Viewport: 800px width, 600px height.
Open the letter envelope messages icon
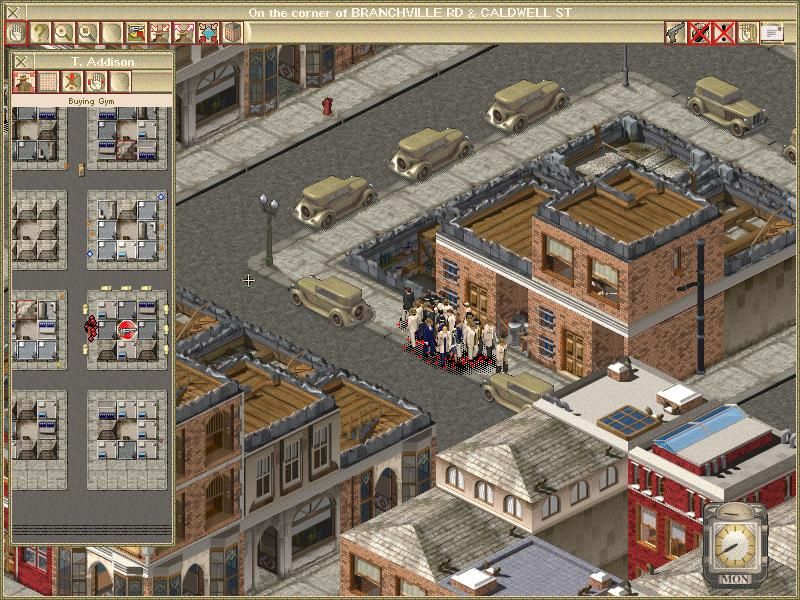(771, 32)
